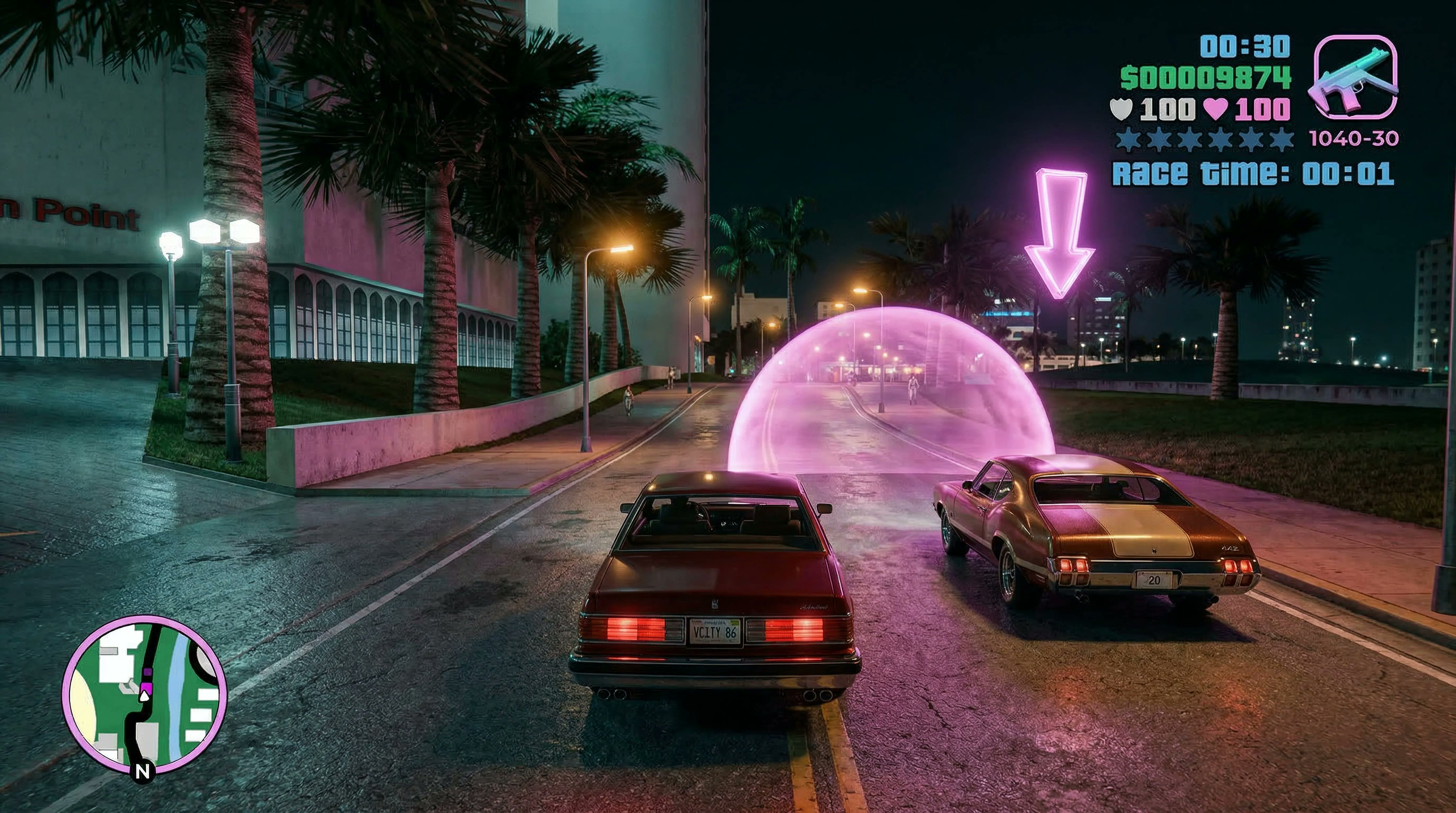The height and width of the screenshot is (813, 1456).
Task: Click the north marker on the radar
Action: 144,771
